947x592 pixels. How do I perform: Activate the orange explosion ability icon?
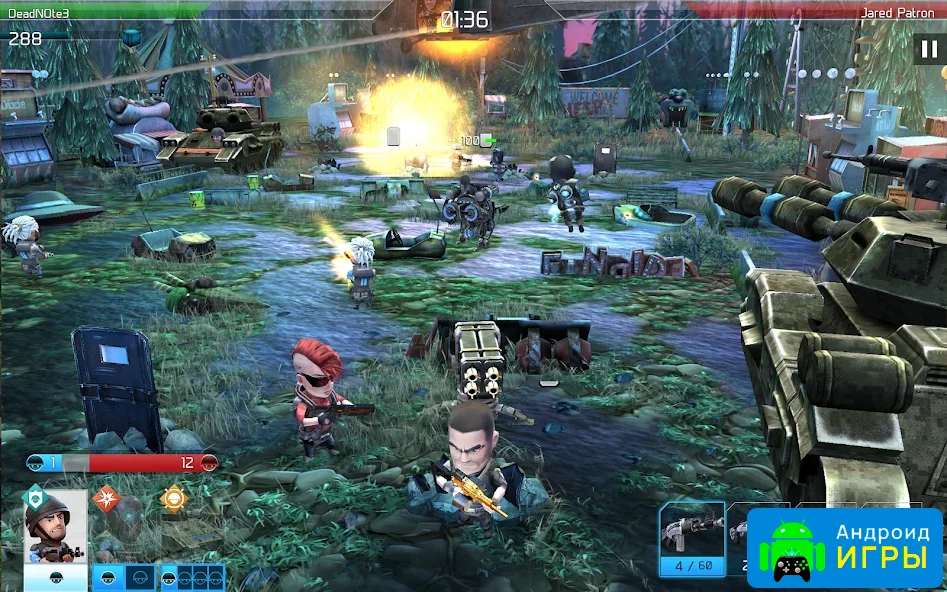pos(107,497)
